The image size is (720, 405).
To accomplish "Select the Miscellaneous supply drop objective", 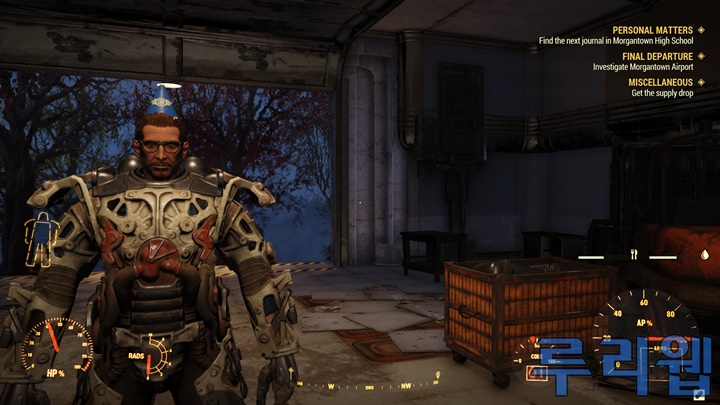I will [x=661, y=93].
